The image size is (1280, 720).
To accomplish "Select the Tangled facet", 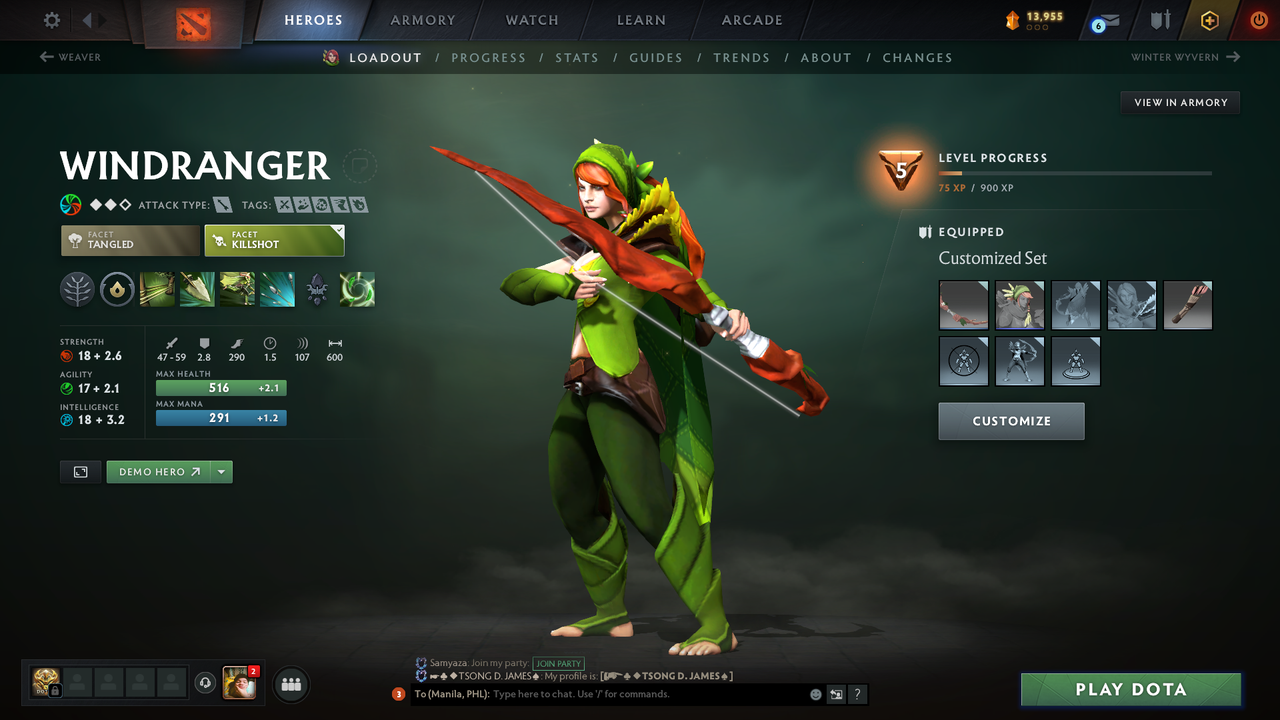I will [x=130, y=240].
